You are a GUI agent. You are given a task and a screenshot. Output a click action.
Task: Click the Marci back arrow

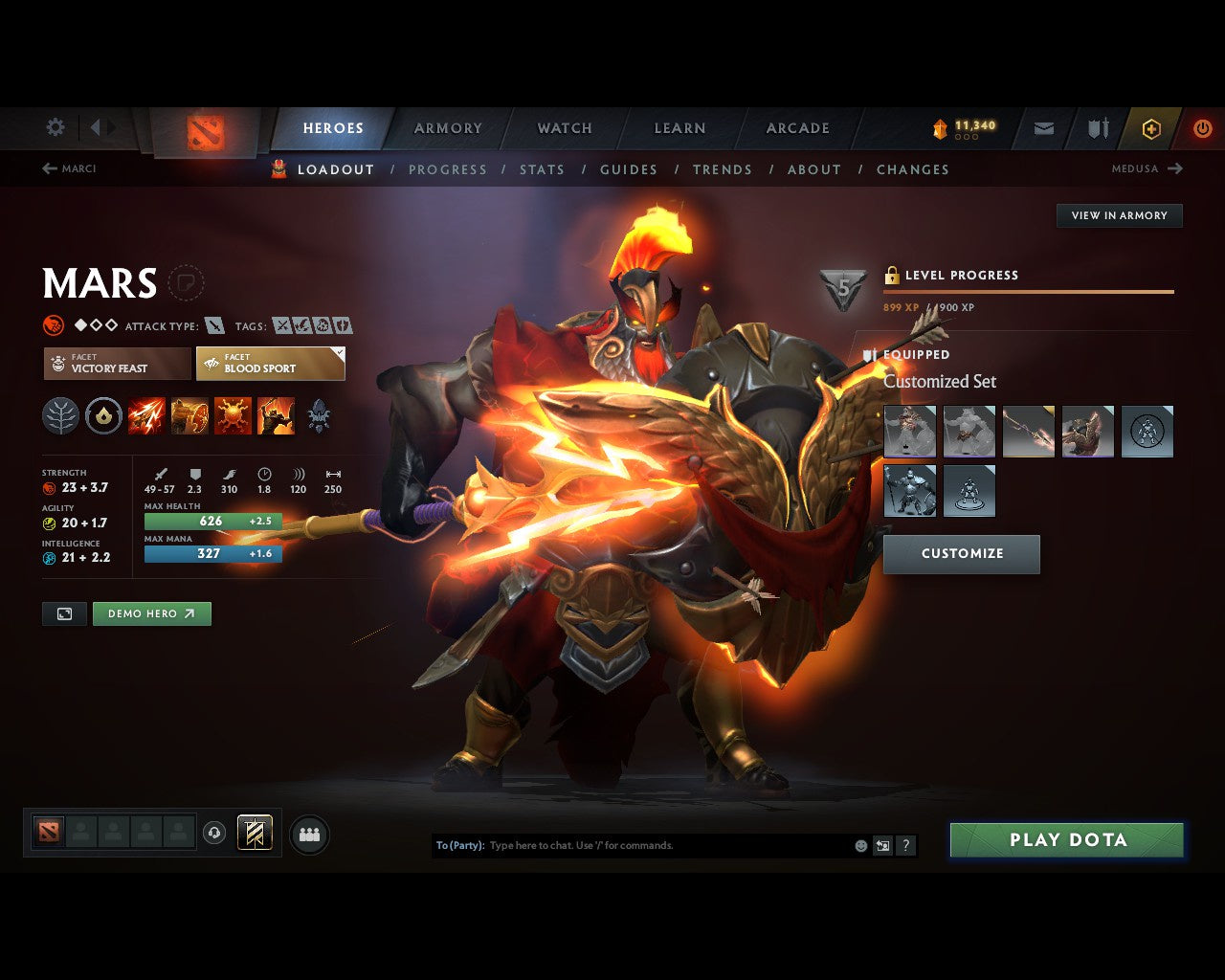coord(48,168)
